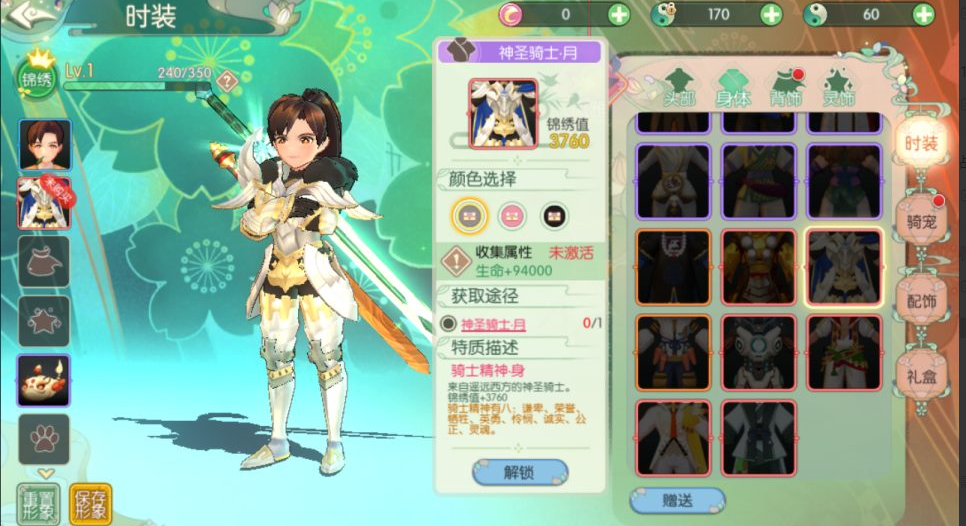Select the paw print slot

(44, 438)
